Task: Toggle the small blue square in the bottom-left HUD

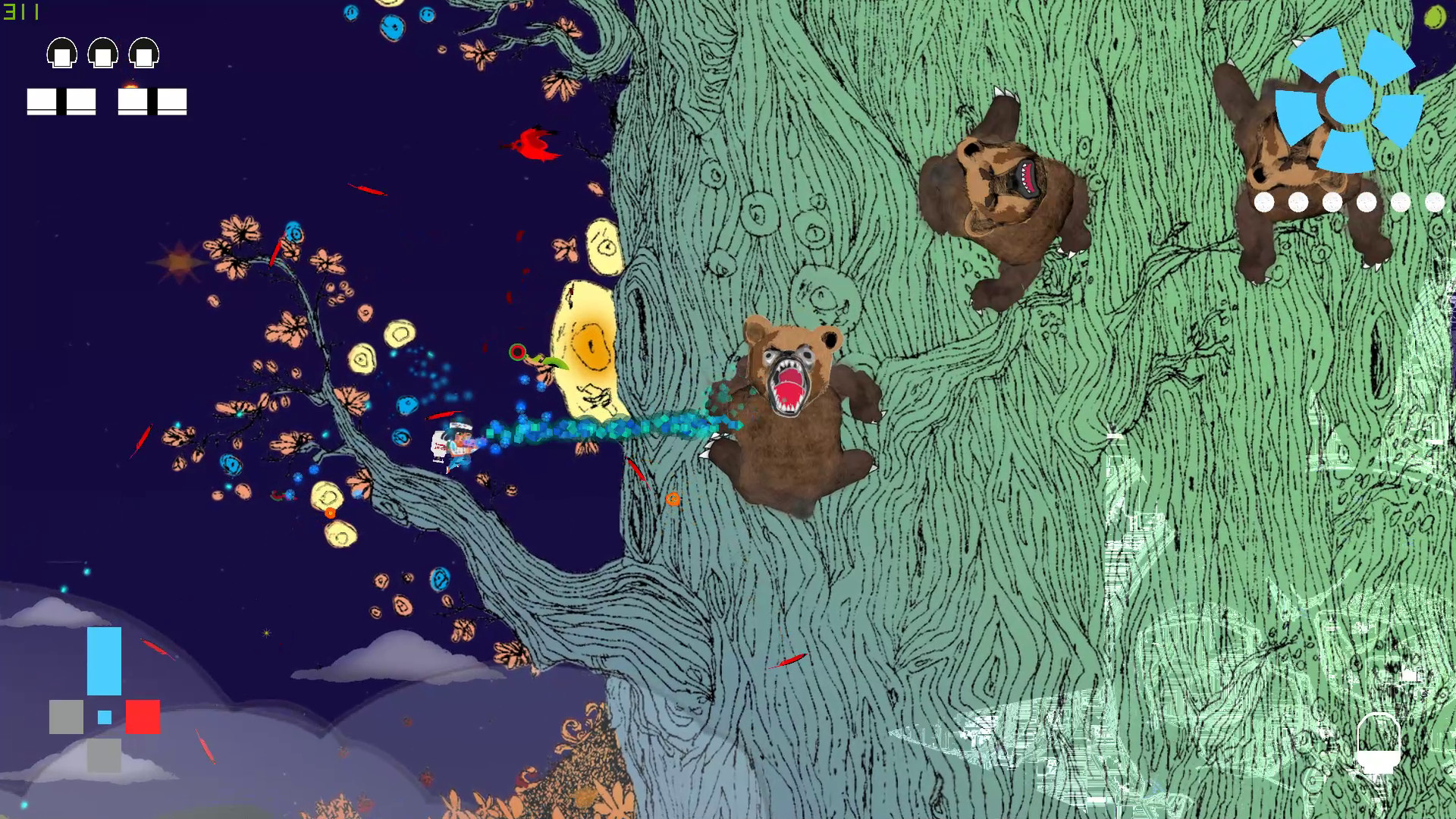Action: tap(103, 717)
